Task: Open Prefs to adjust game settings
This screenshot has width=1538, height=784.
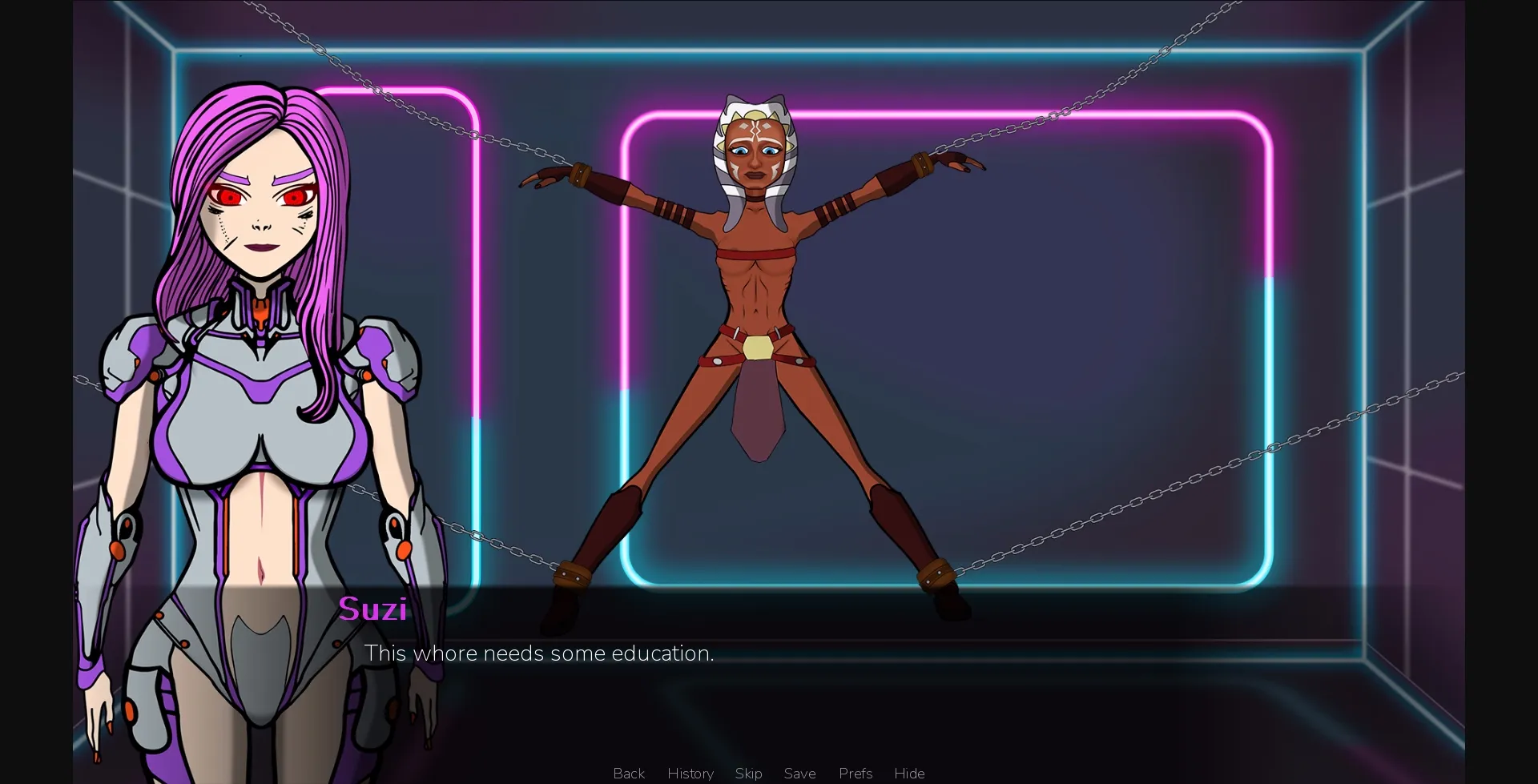Action: [855, 773]
